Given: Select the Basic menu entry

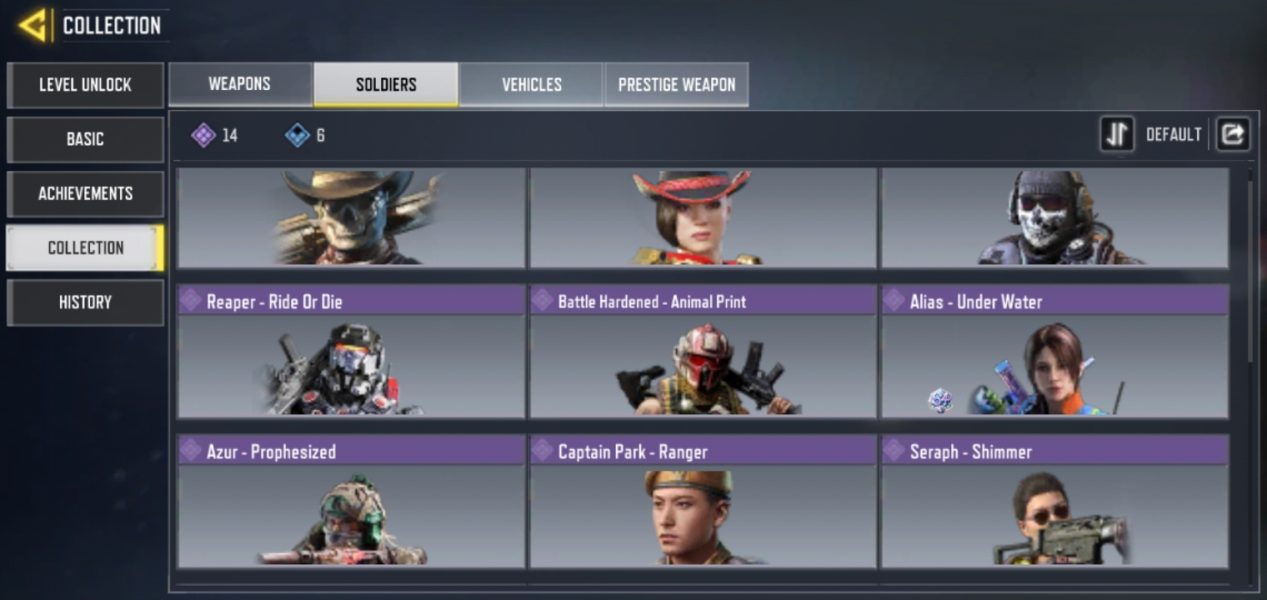Looking at the screenshot, I should point(85,139).
